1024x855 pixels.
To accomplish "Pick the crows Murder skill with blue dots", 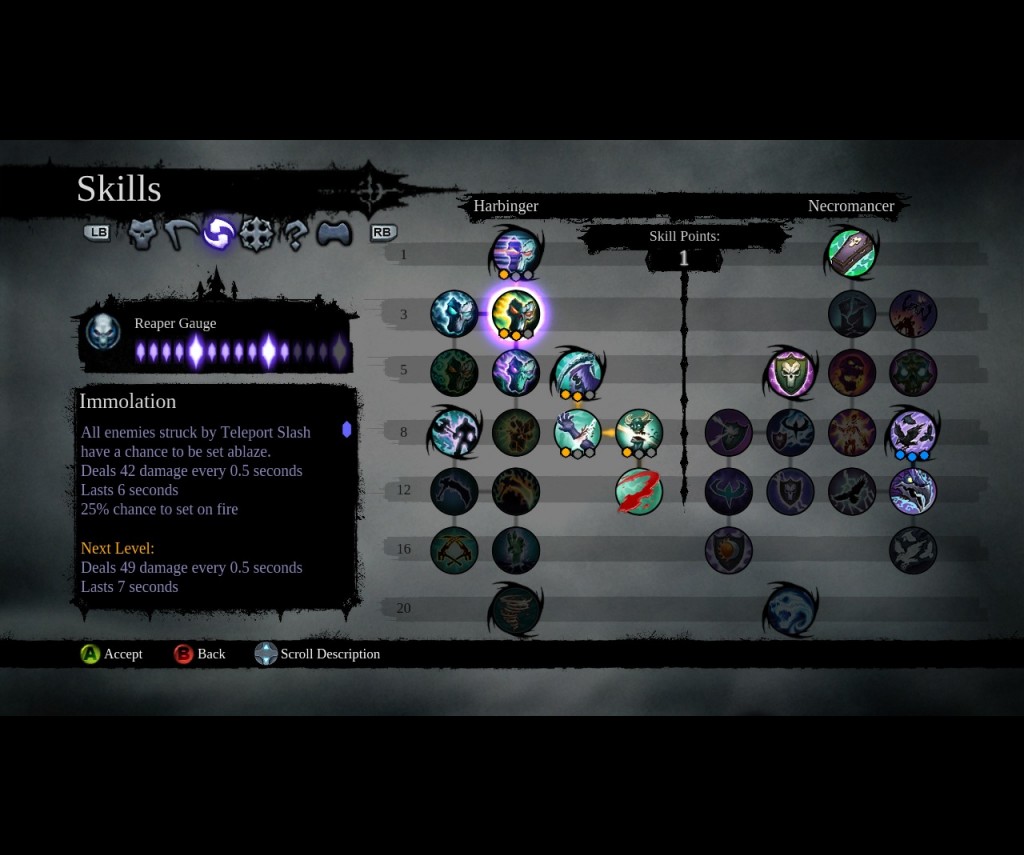I will pos(913,432).
